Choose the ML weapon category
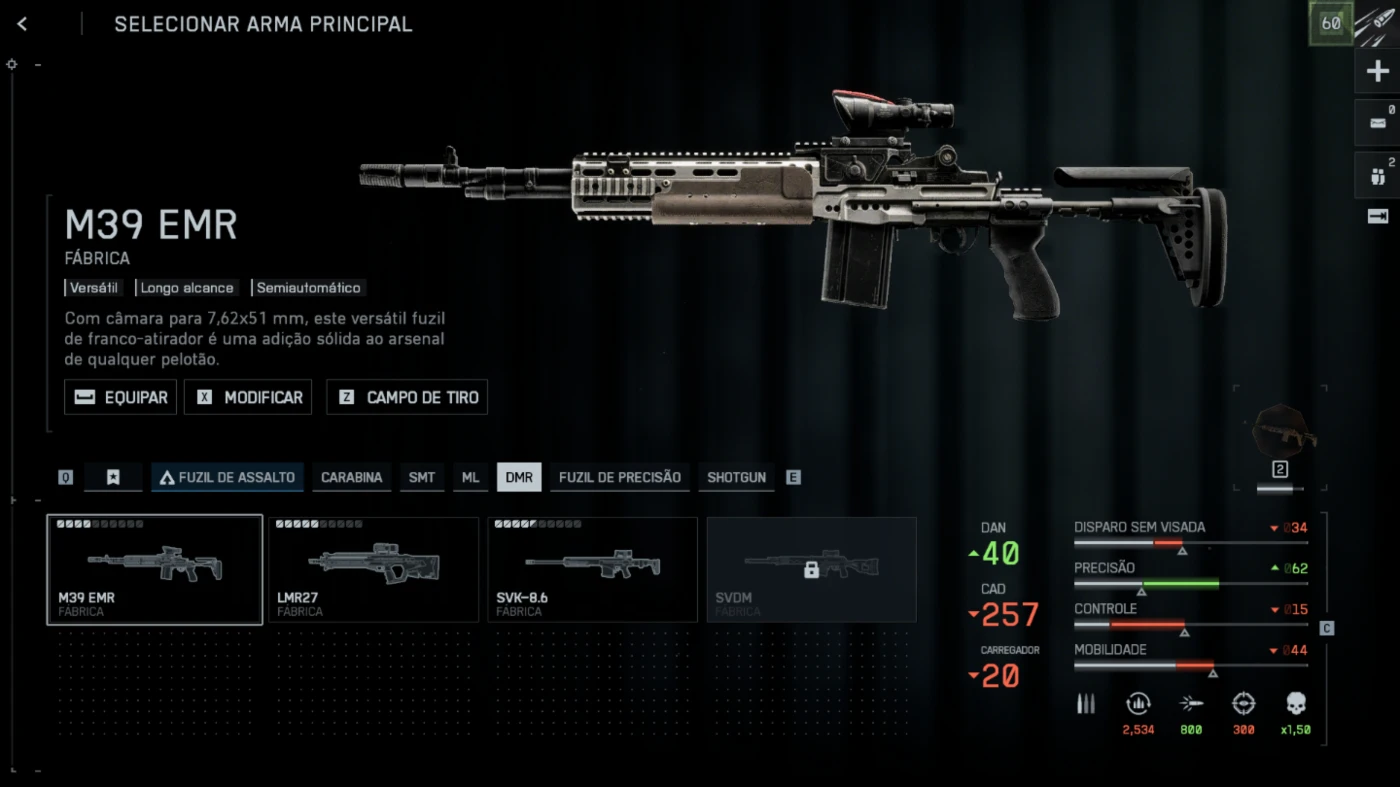1400x787 pixels. click(x=470, y=477)
